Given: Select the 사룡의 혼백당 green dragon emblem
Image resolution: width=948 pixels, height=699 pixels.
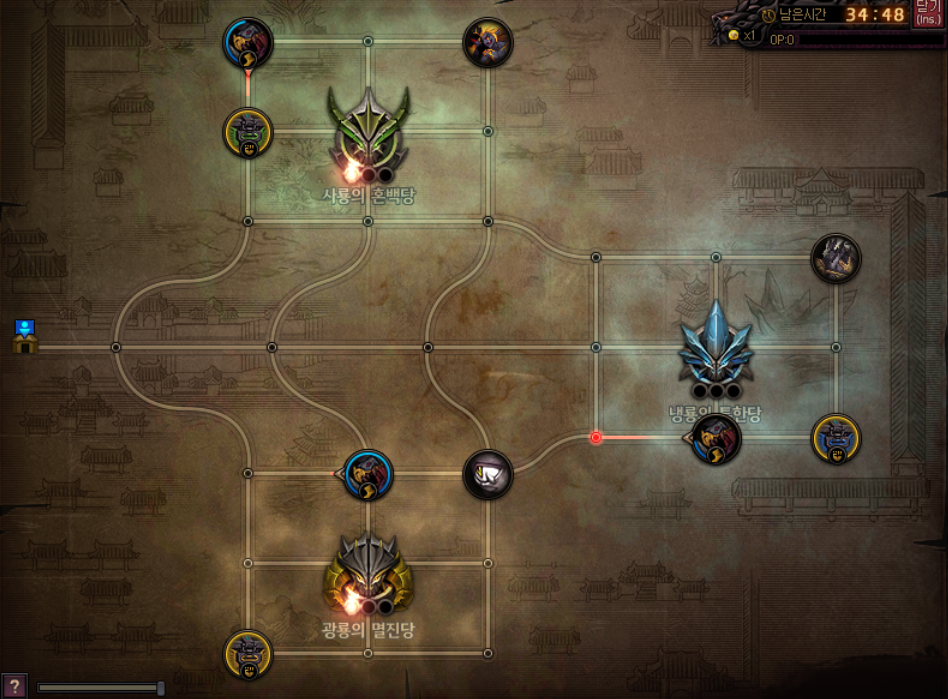Looking at the screenshot, I should (369, 128).
